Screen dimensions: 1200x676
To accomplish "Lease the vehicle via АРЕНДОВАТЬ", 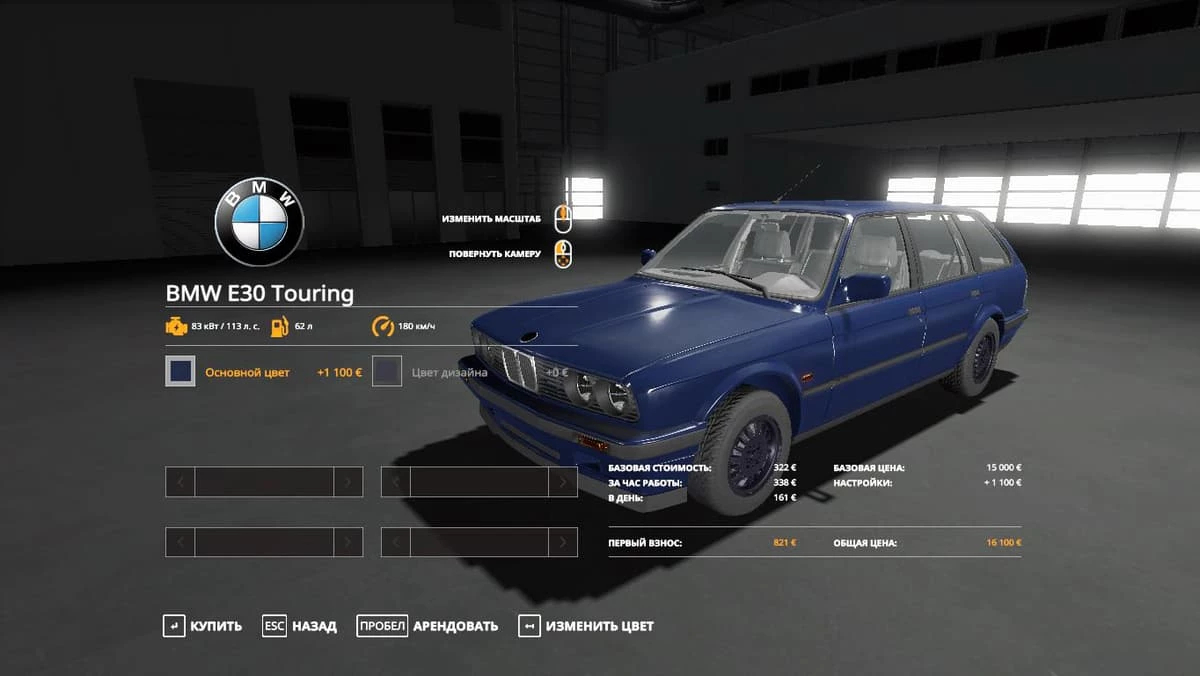I will tap(428, 626).
